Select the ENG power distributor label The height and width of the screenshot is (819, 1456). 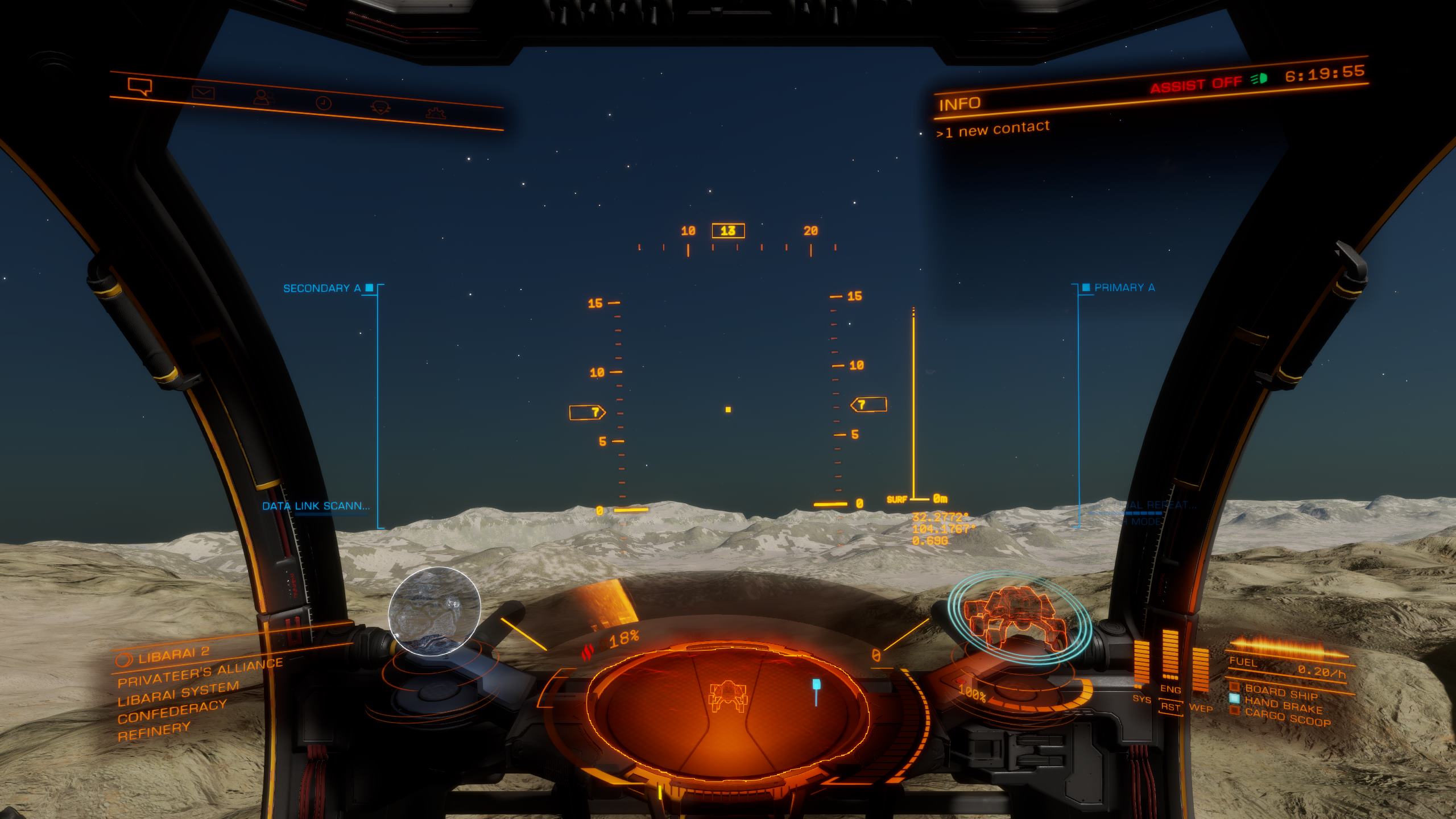pyautogui.click(x=1170, y=689)
